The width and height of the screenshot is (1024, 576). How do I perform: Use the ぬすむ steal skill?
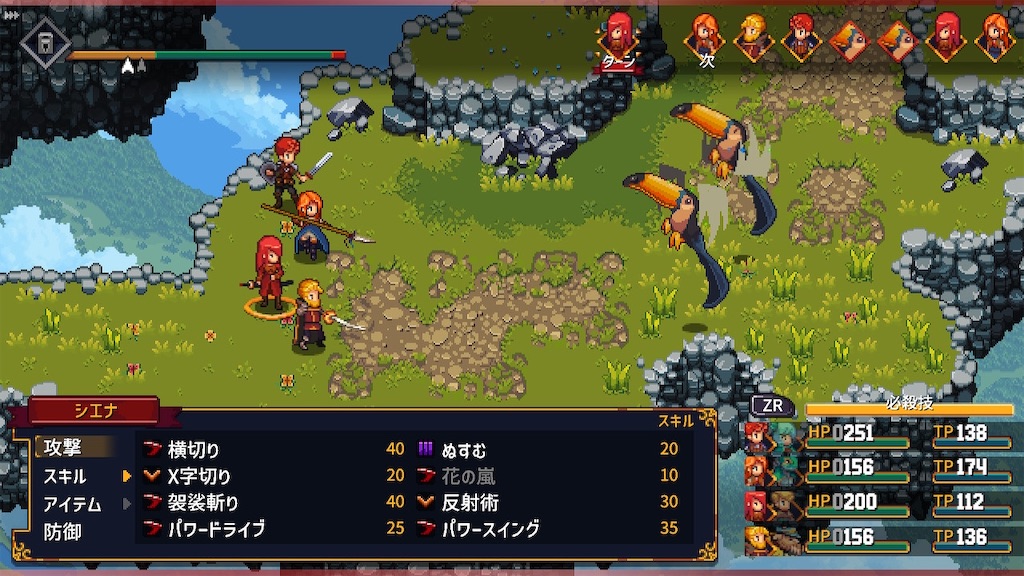(x=464, y=450)
